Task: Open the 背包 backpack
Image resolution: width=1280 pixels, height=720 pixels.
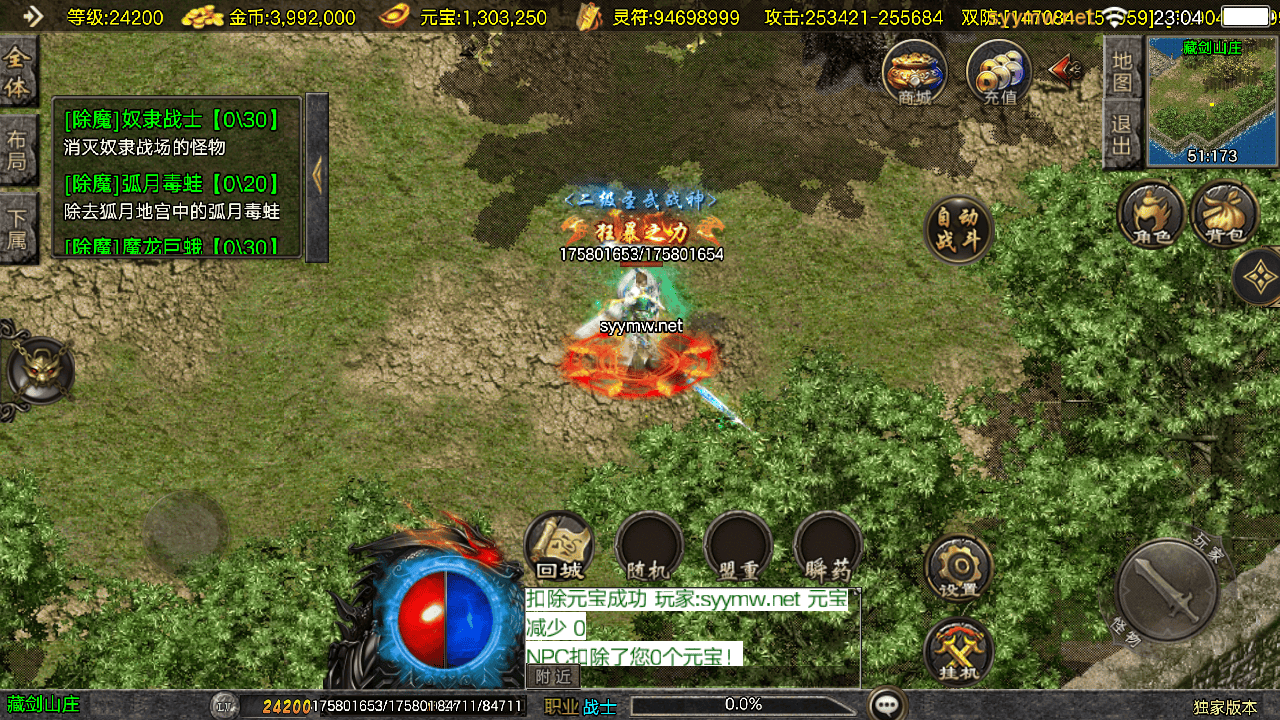Action: tap(1224, 214)
